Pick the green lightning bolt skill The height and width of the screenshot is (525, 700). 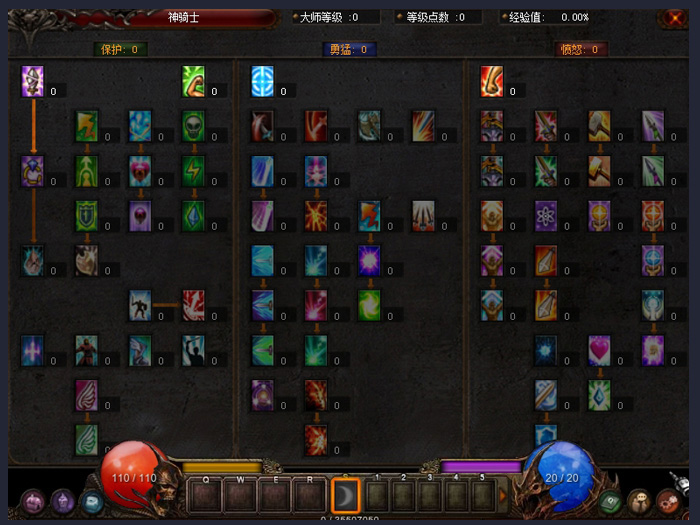click(x=194, y=170)
